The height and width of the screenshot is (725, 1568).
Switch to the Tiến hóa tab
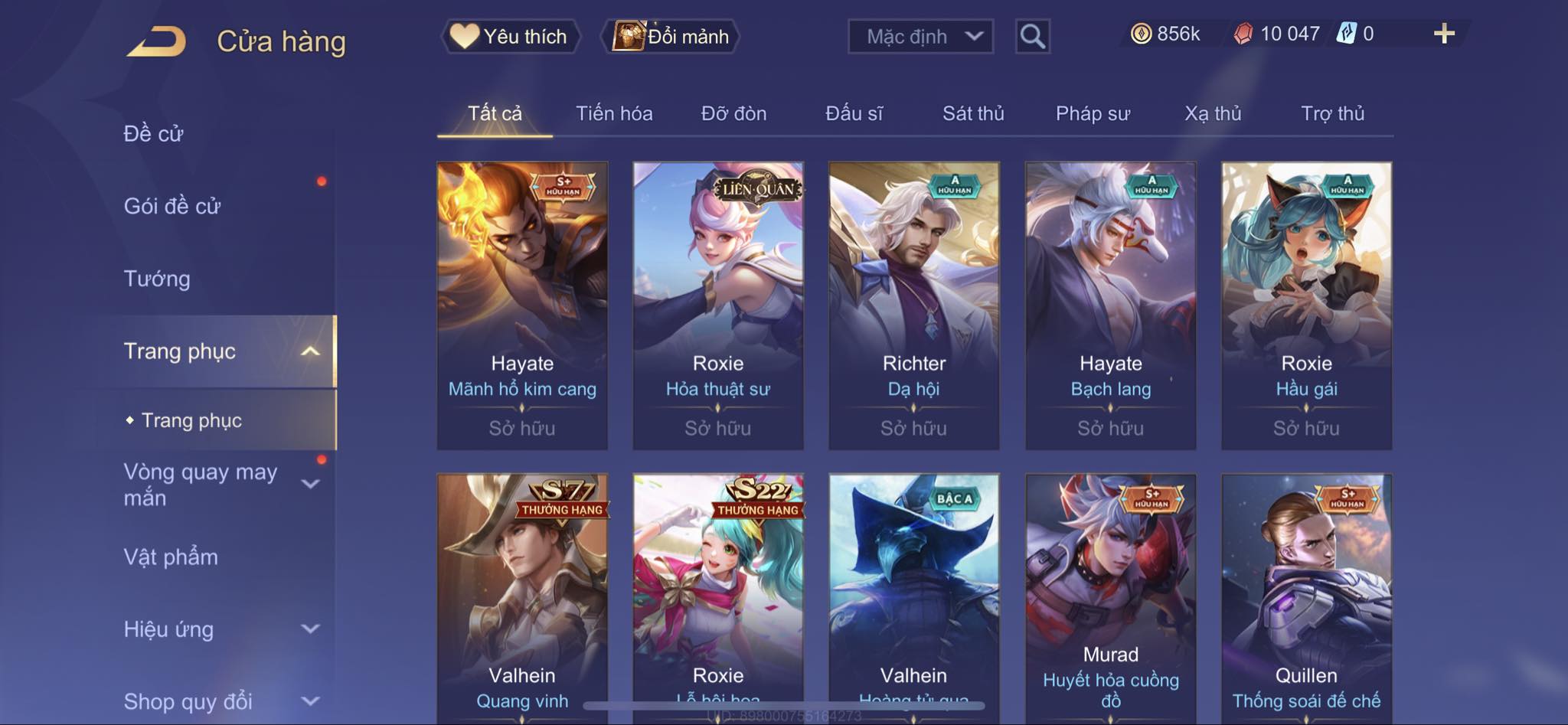click(614, 113)
